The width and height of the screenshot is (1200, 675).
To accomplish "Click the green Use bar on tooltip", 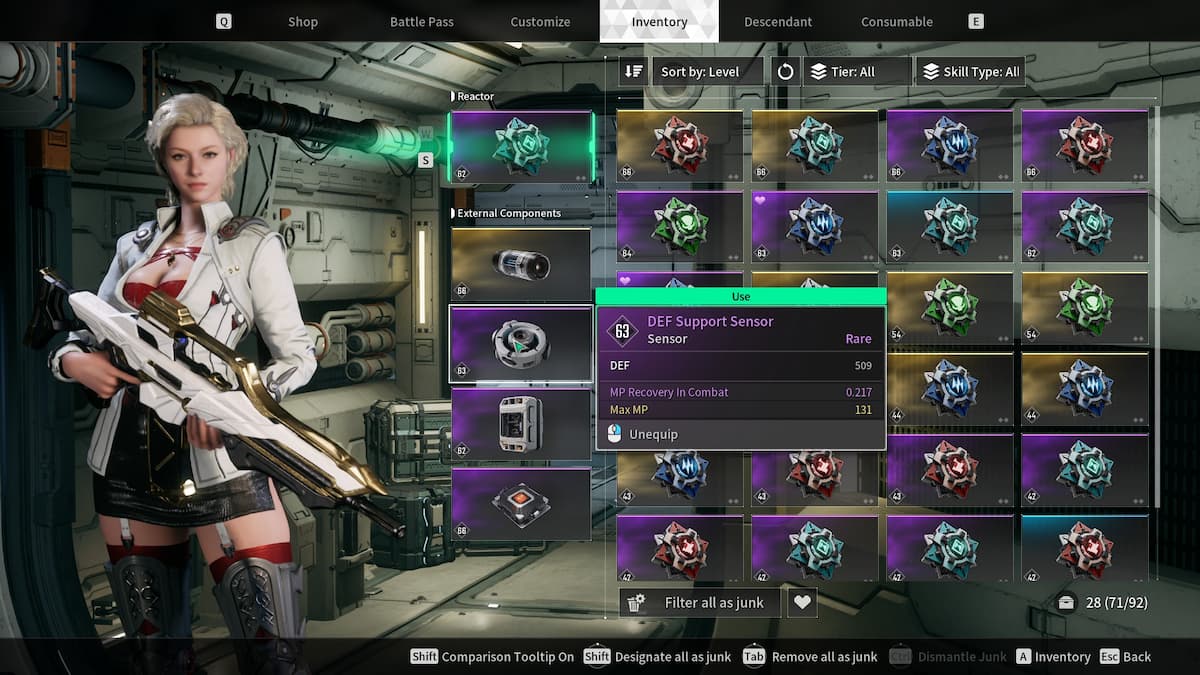I will 740,297.
